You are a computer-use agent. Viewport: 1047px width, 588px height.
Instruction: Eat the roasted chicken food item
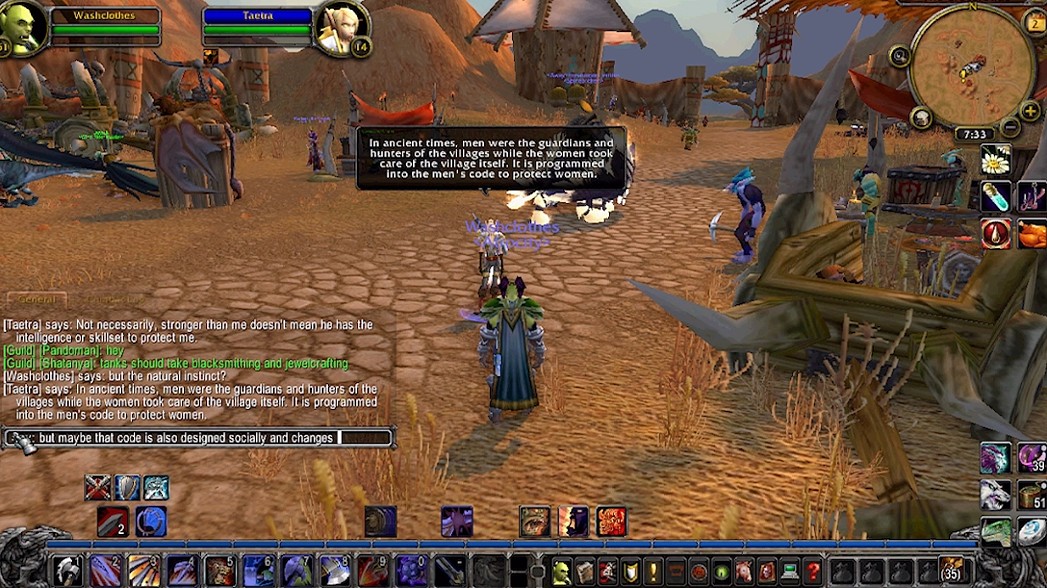pos(1032,234)
